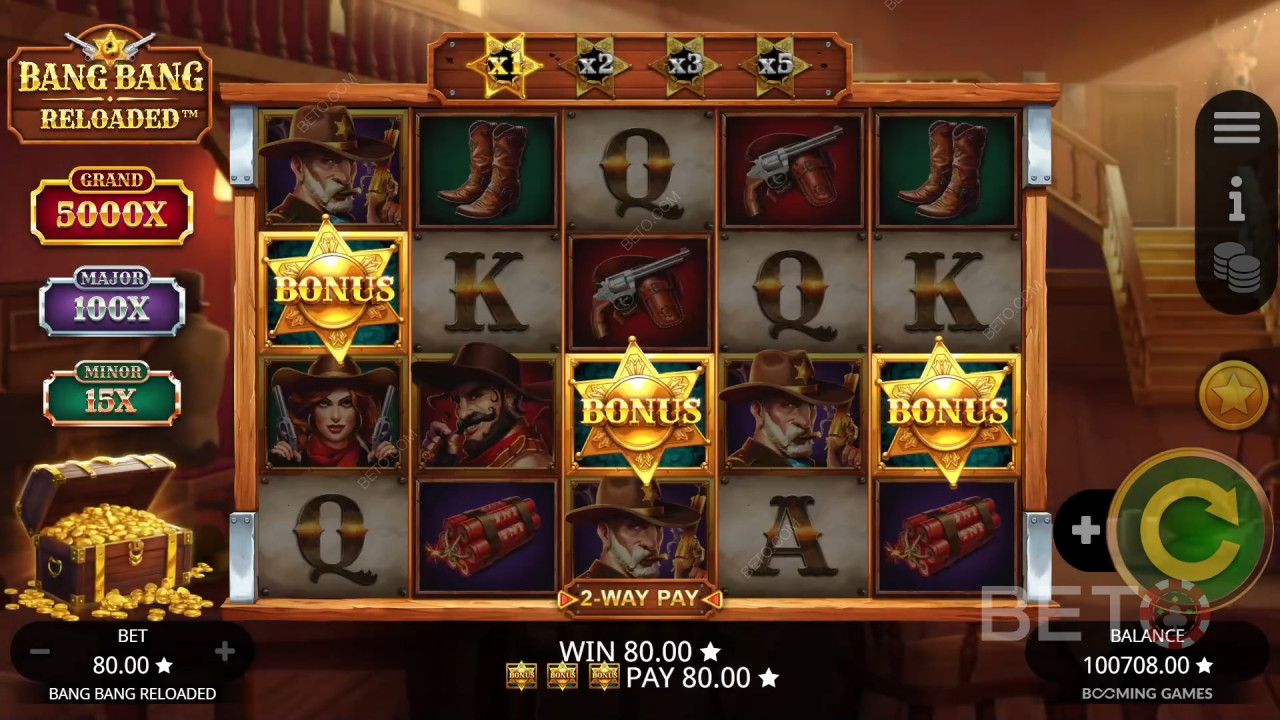The width and height of the screenshot is (1280, 720).
Task: Open the plus button beside the spin control
Action: click(x=1086, y=530)
